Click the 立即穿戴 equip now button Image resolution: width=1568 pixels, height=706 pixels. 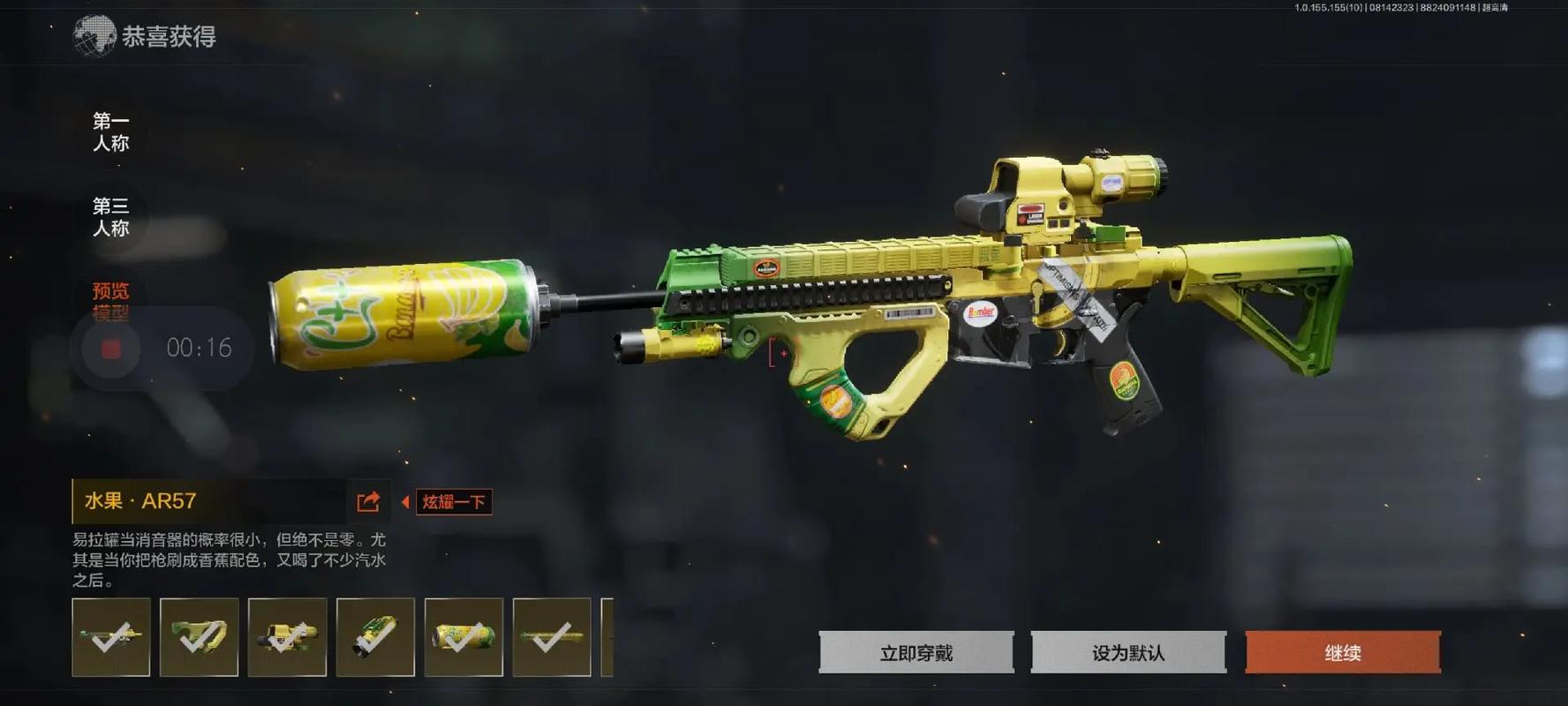(916, 653)
